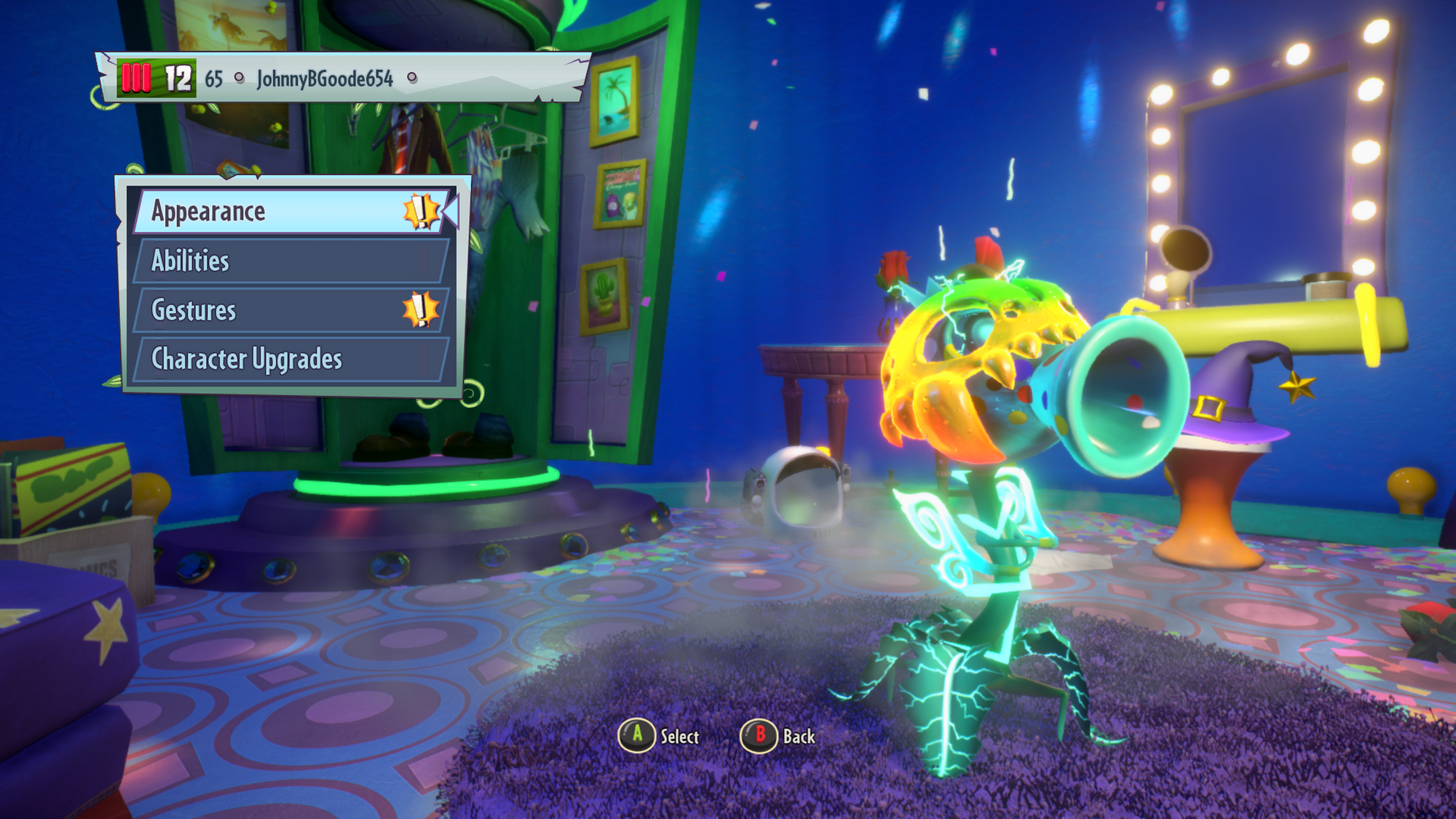The height and width of the screenshot is (819, 1456).
Task: Select the Abilities menu option
Action: point(290,261)
